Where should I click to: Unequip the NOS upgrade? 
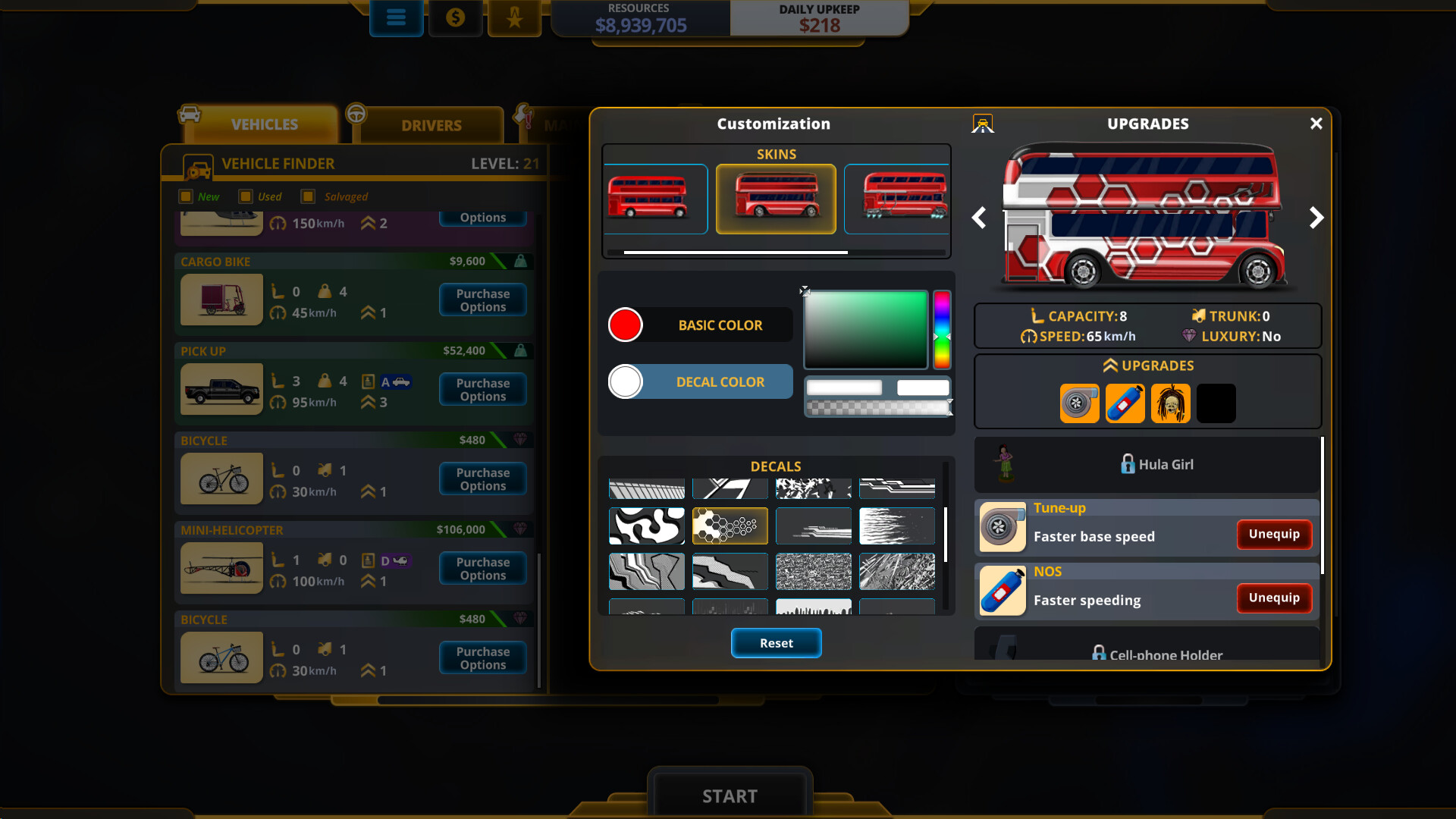pos(1274,598)
